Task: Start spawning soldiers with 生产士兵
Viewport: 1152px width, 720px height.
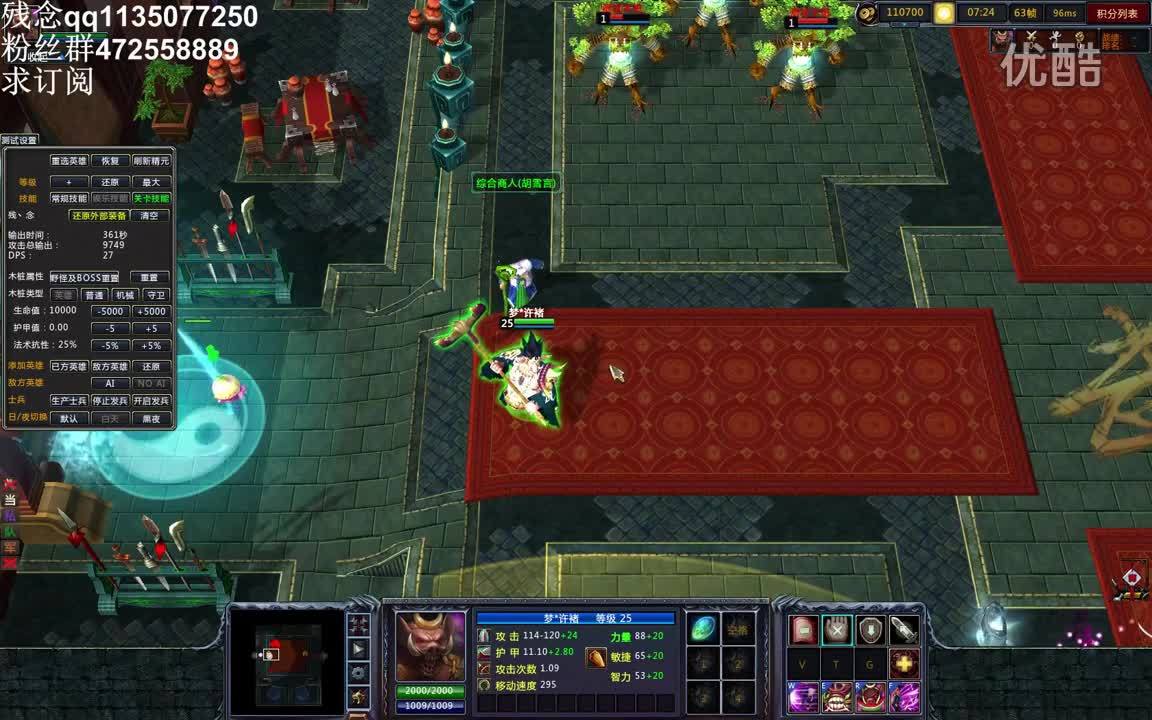Action: coord(69,401)
